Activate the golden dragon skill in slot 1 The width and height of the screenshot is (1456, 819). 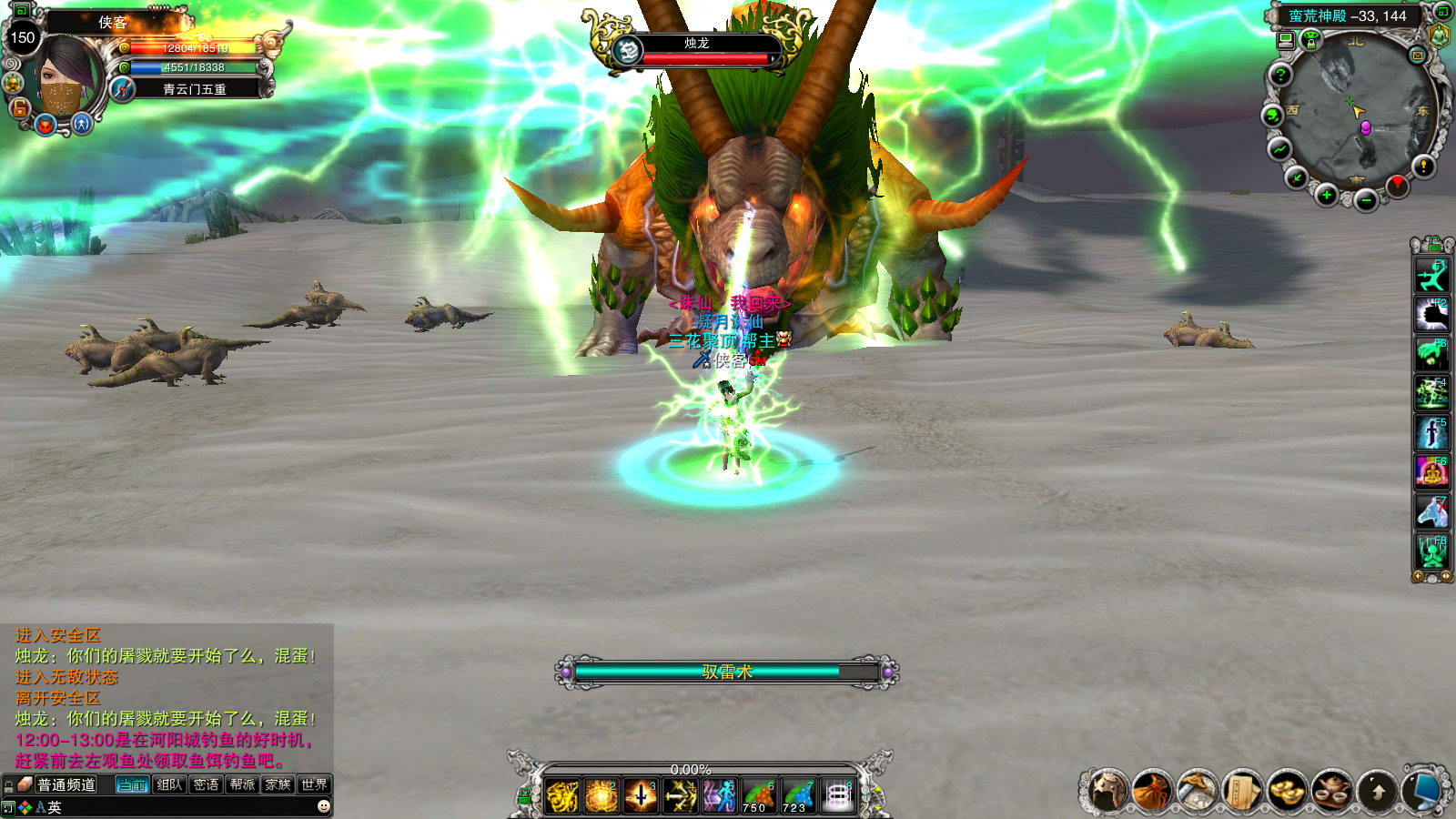(563, 796)
